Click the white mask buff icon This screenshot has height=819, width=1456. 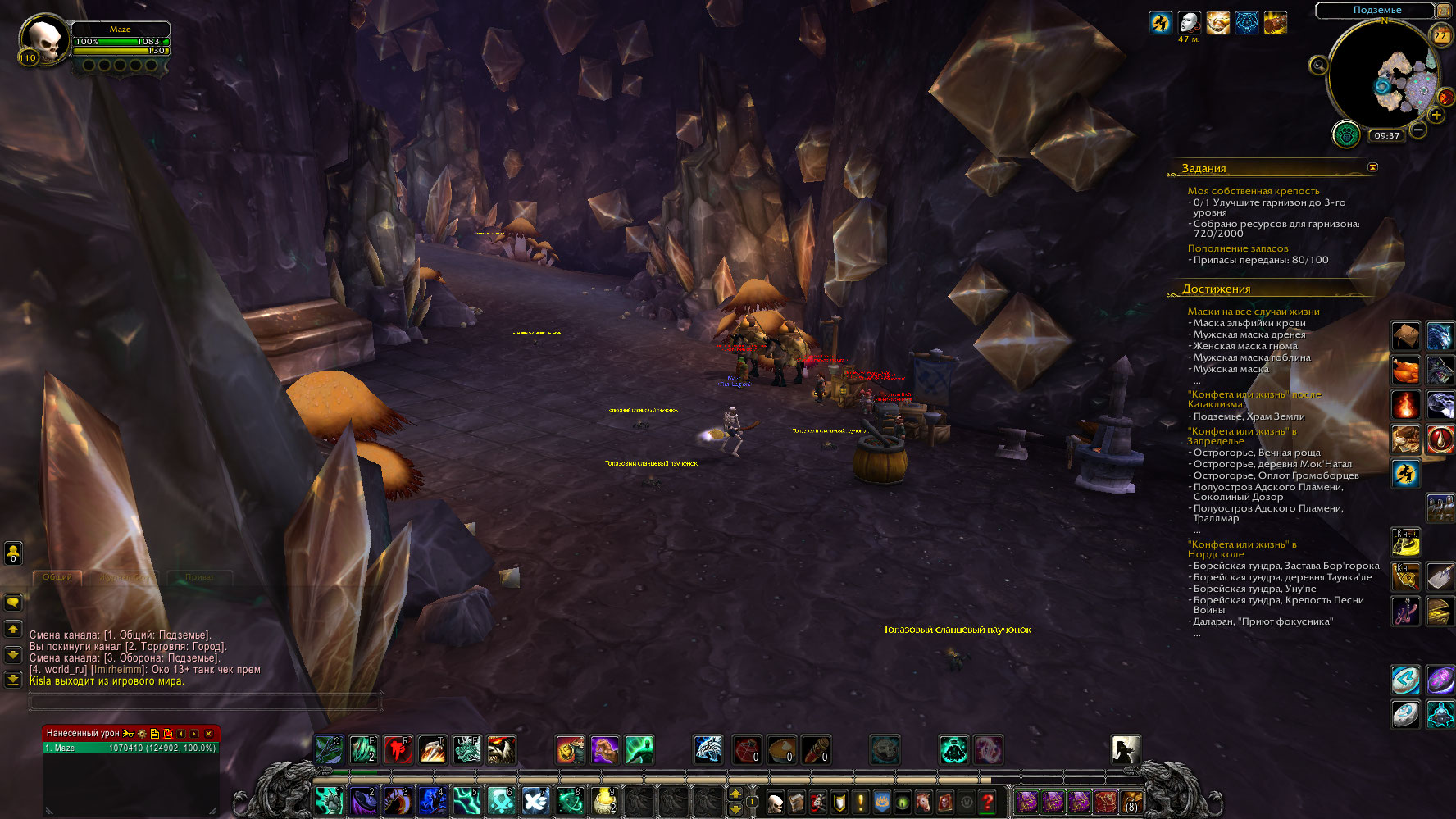(x=1189, y=22)
